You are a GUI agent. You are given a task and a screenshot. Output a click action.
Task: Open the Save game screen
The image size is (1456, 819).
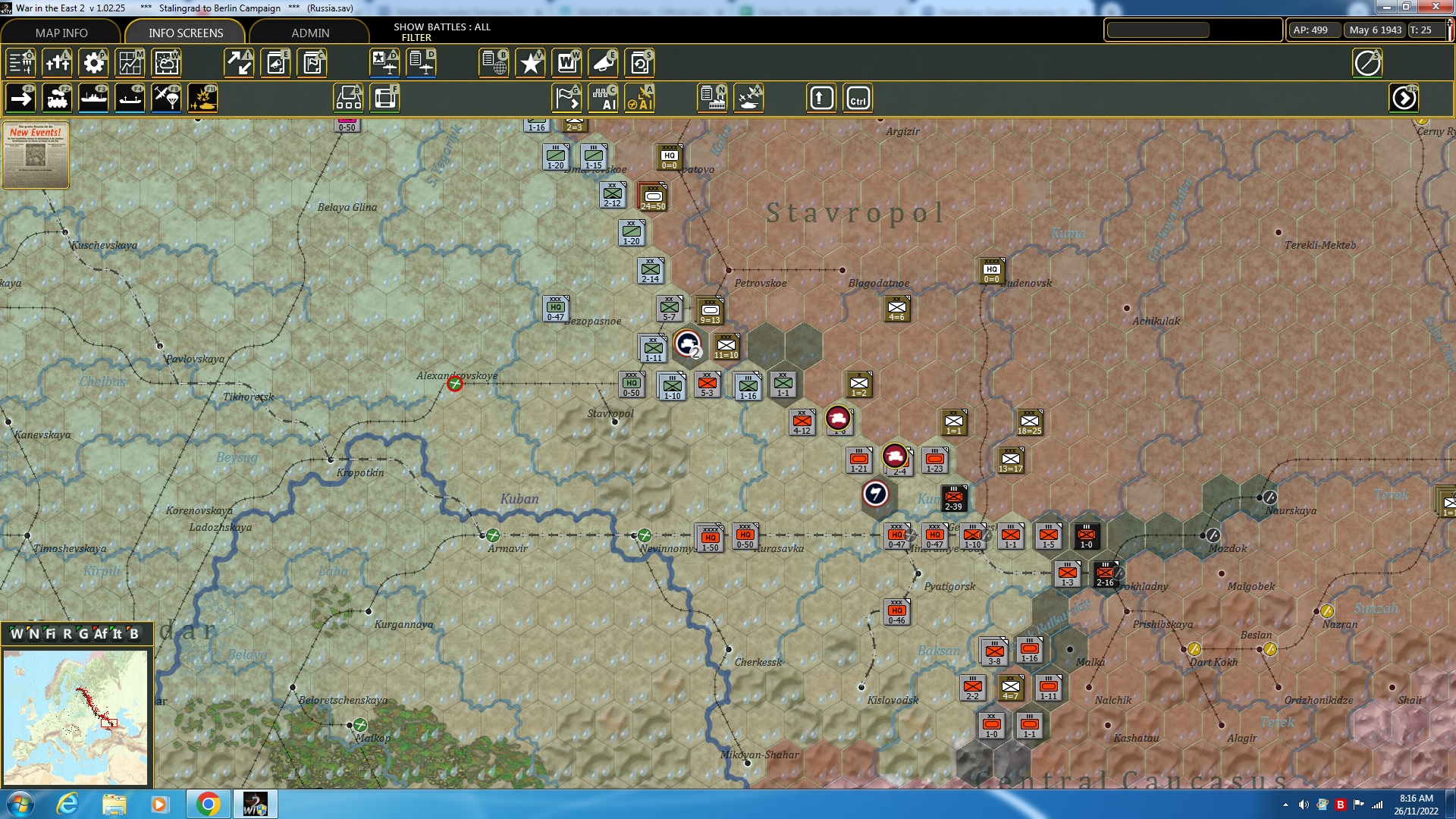[x=640, y=63]
